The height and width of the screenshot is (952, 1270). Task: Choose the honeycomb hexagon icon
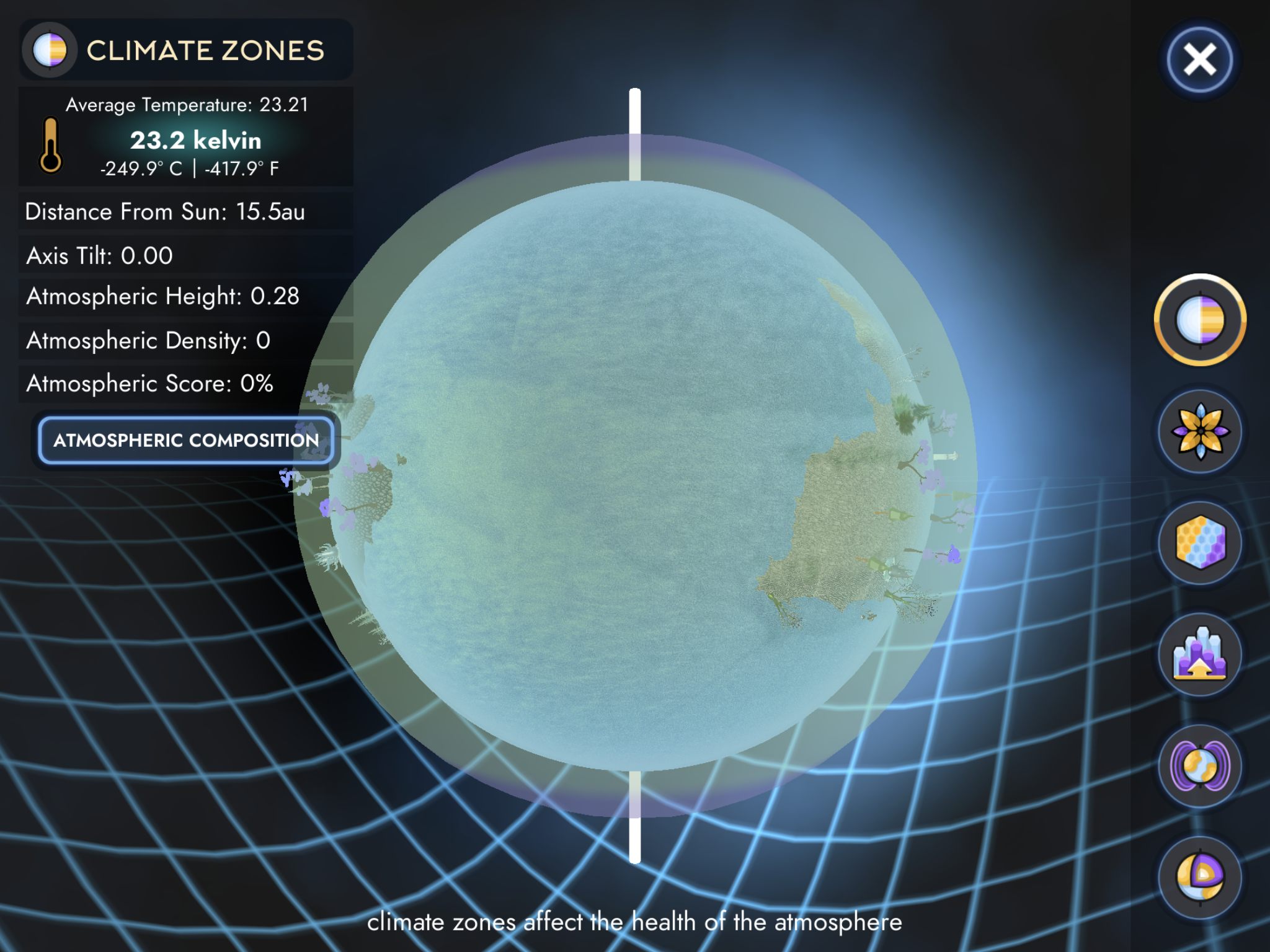(1200, 543)
